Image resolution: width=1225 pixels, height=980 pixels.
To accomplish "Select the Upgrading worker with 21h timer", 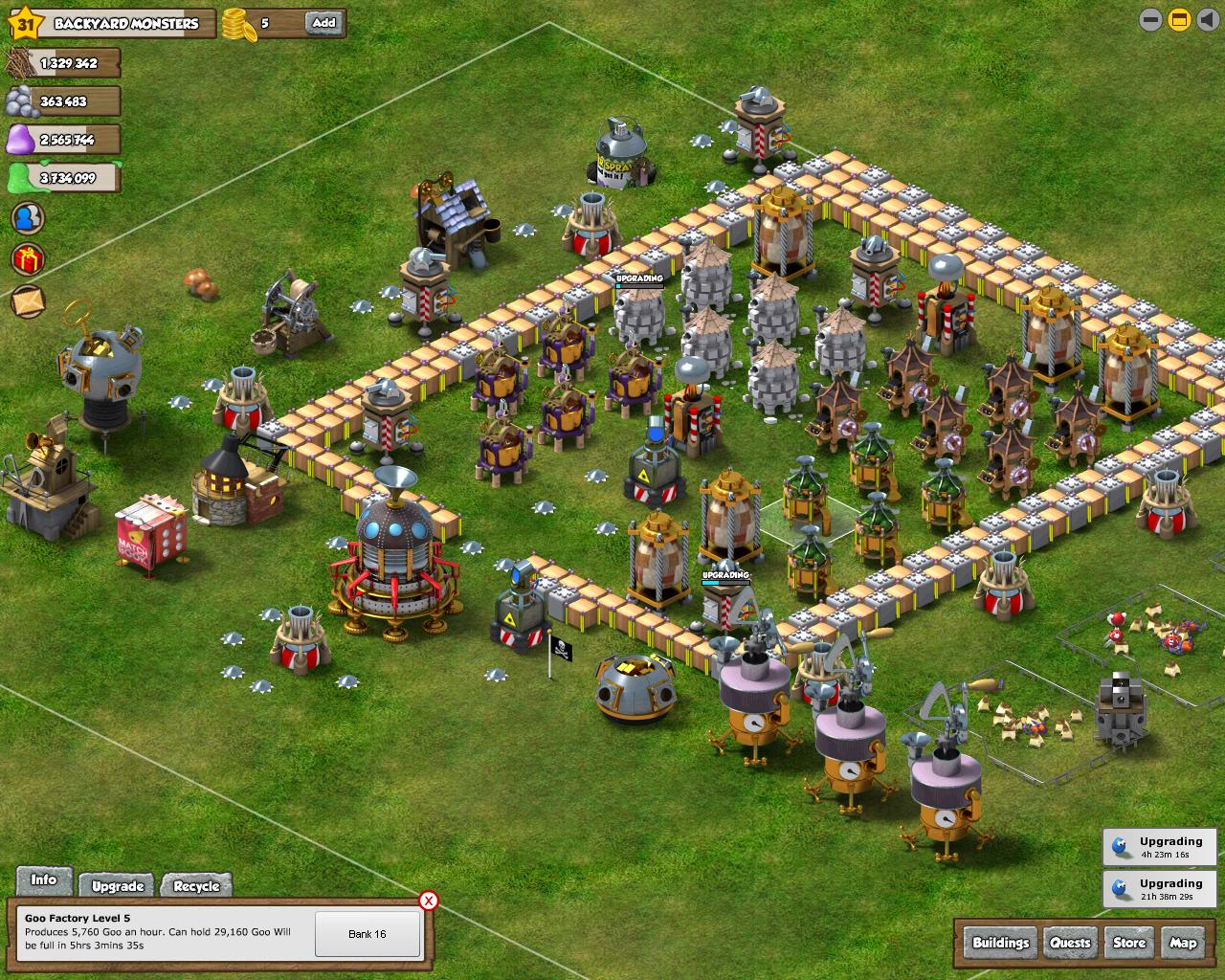I will point(1159,889).
